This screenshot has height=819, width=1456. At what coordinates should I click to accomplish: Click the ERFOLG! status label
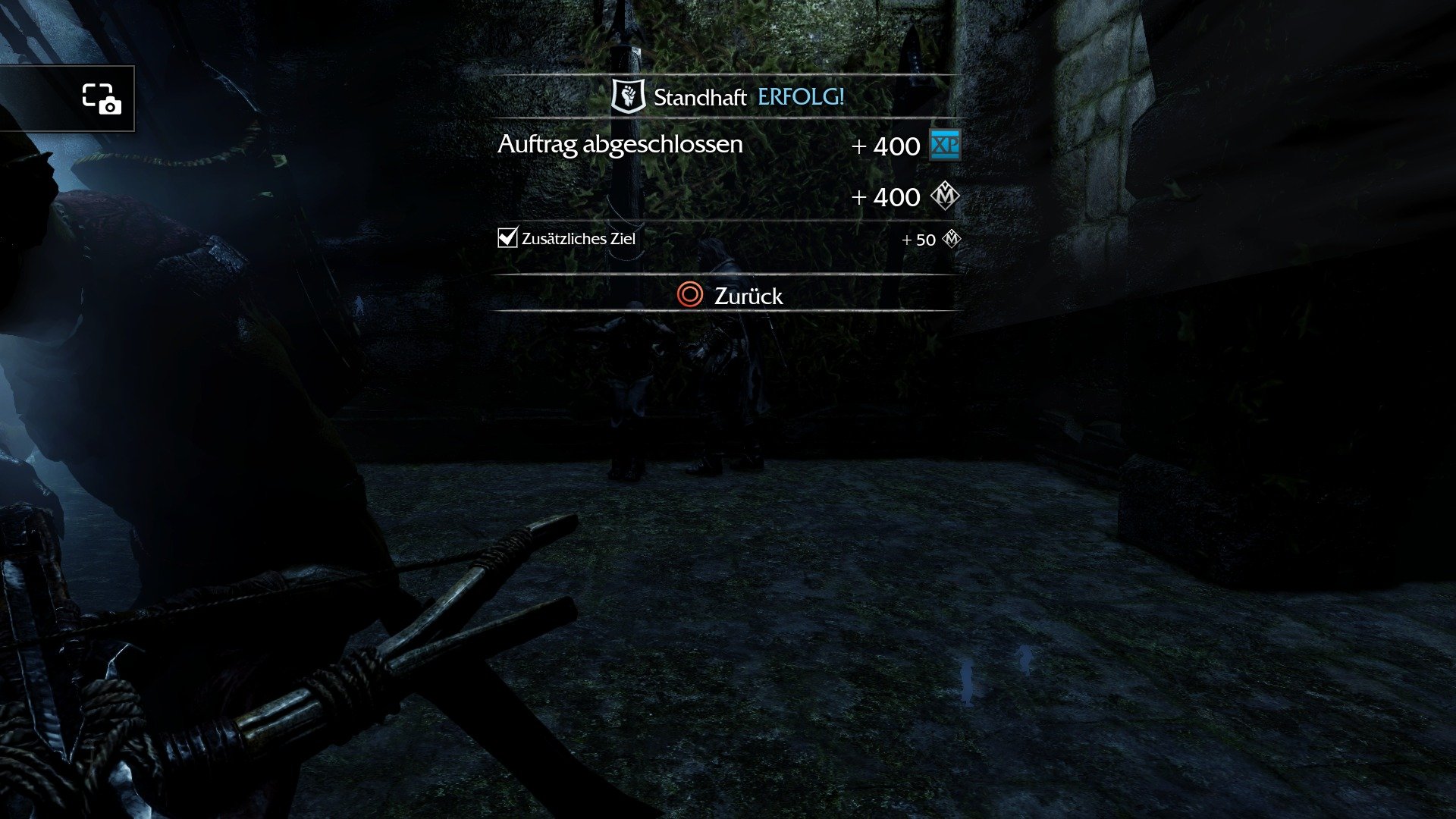tap(800, 97)
